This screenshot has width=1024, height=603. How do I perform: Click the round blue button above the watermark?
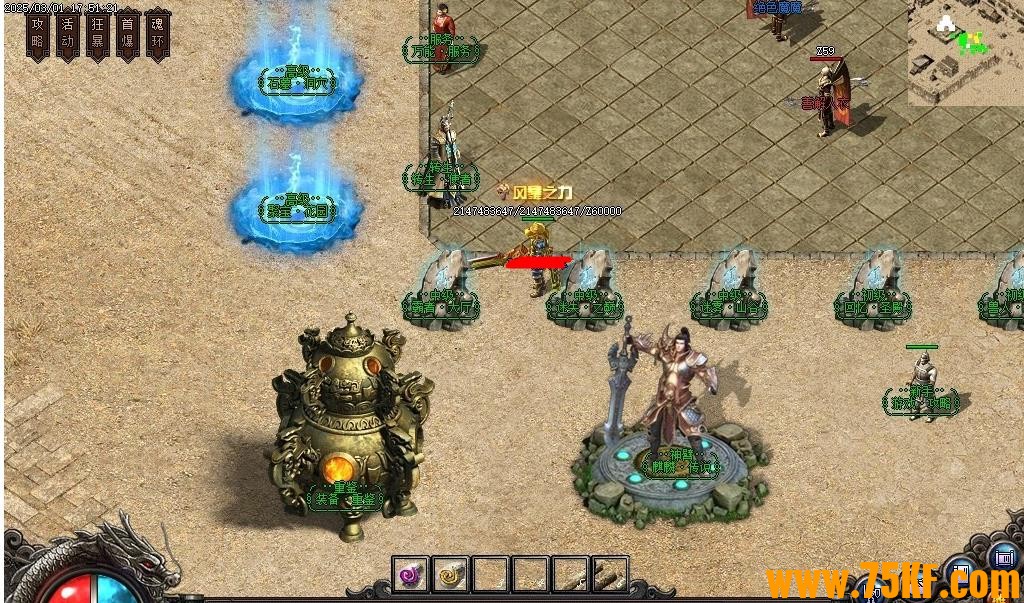(x=1004, y=556)
